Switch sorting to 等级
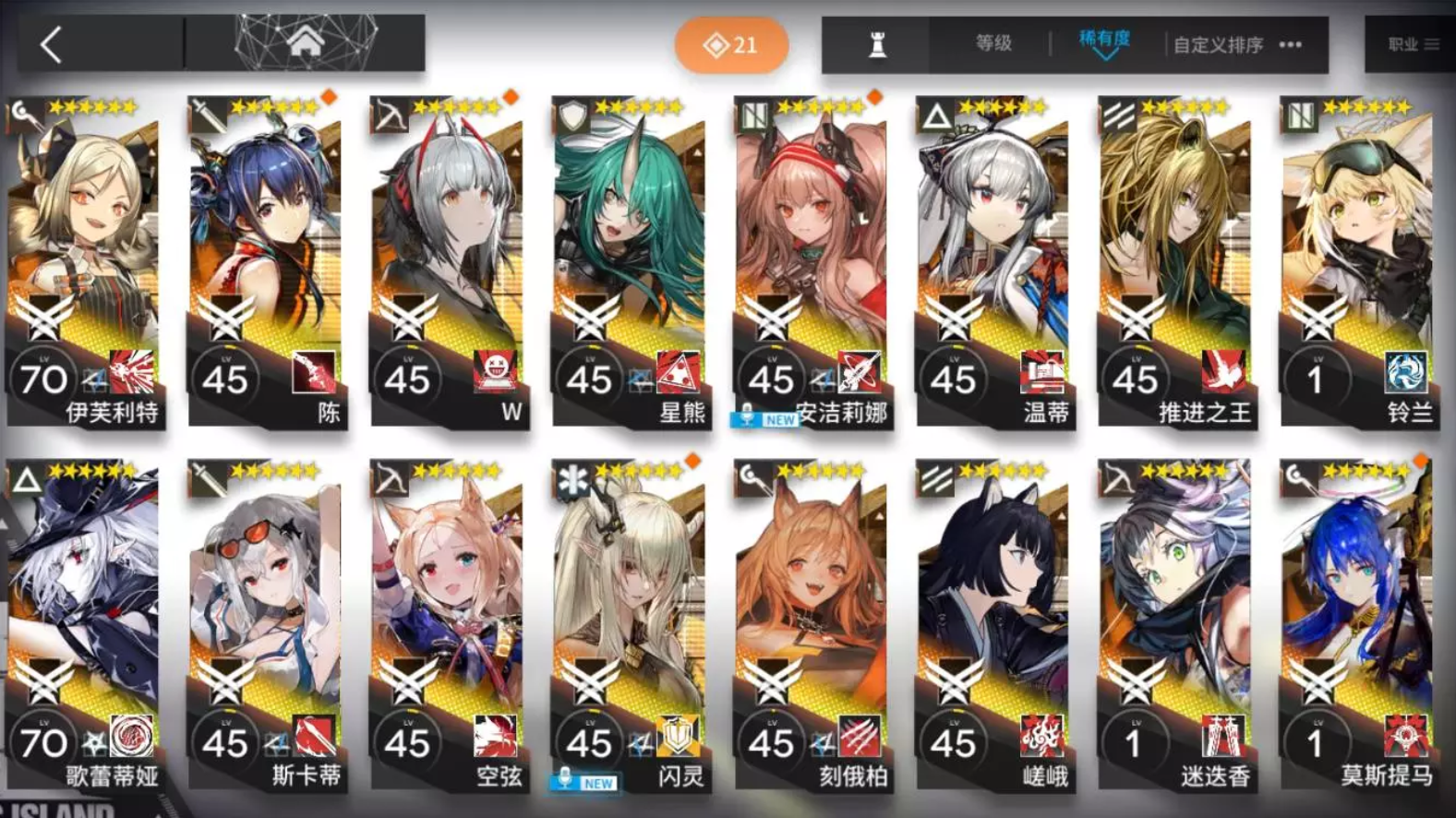Image resolution: width=1456 pixels, height=818 pixels. (993, 42)
